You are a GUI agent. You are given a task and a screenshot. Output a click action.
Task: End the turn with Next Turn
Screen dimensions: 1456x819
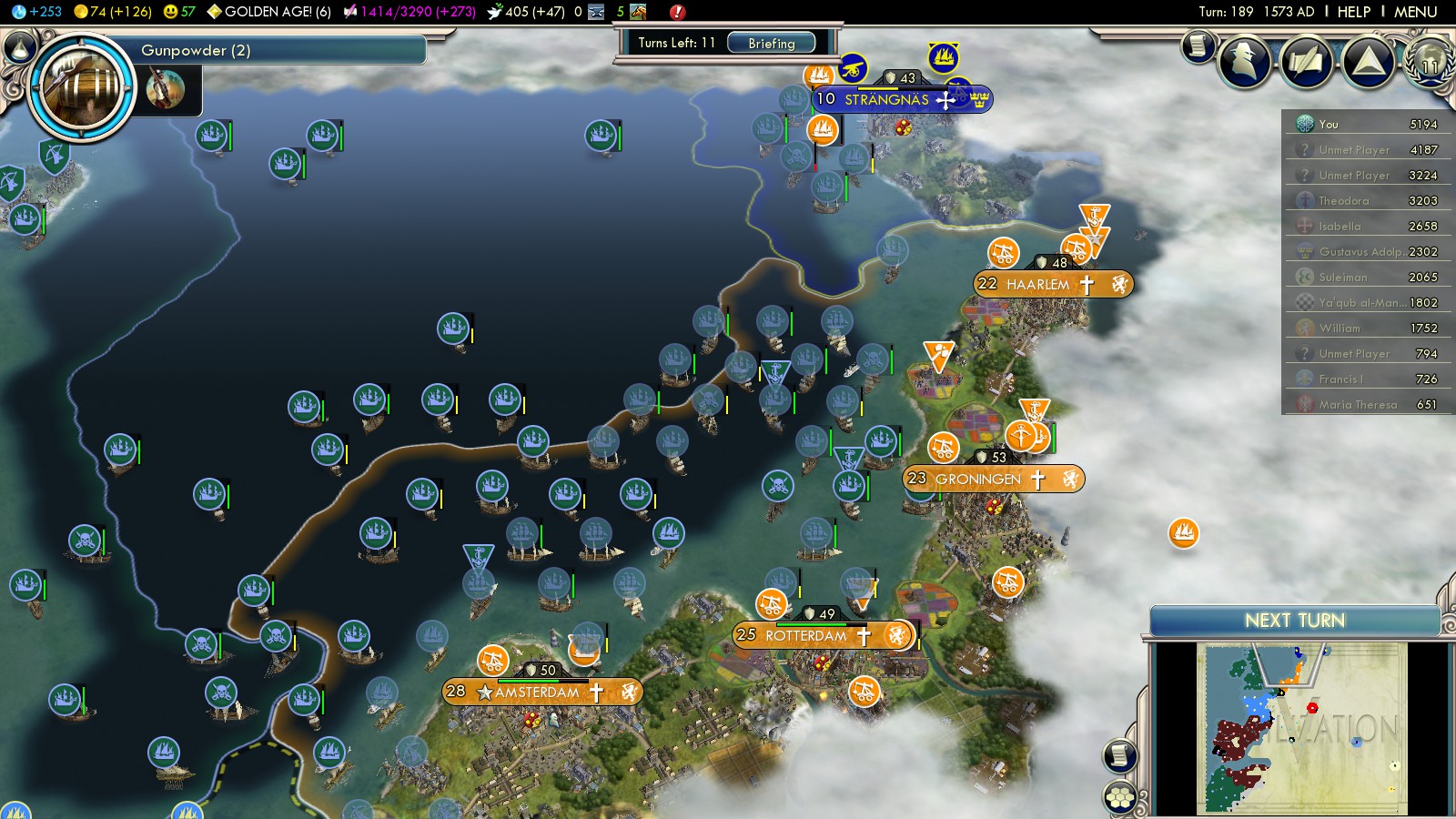(1294, 621)
